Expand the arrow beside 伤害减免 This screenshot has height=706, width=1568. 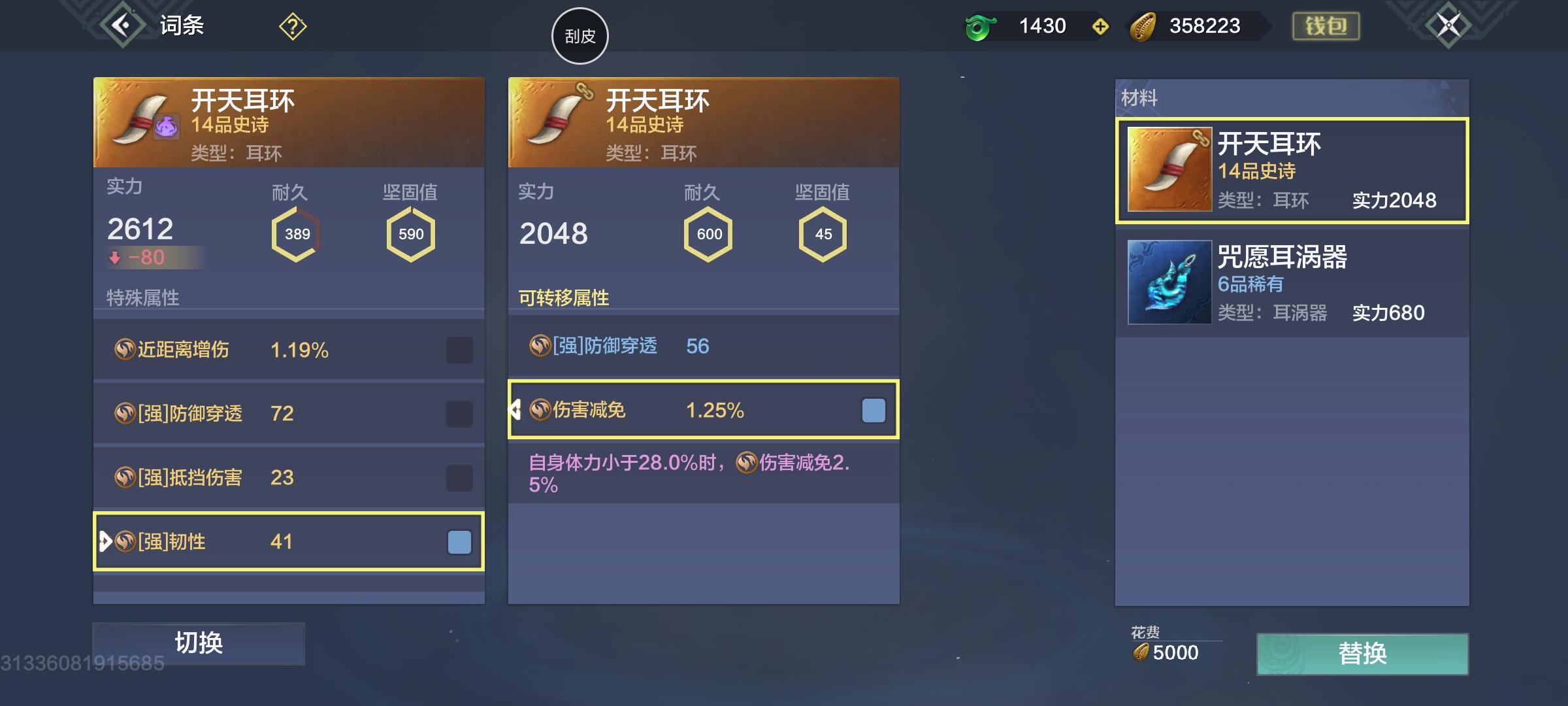click(x=516, y=411)
